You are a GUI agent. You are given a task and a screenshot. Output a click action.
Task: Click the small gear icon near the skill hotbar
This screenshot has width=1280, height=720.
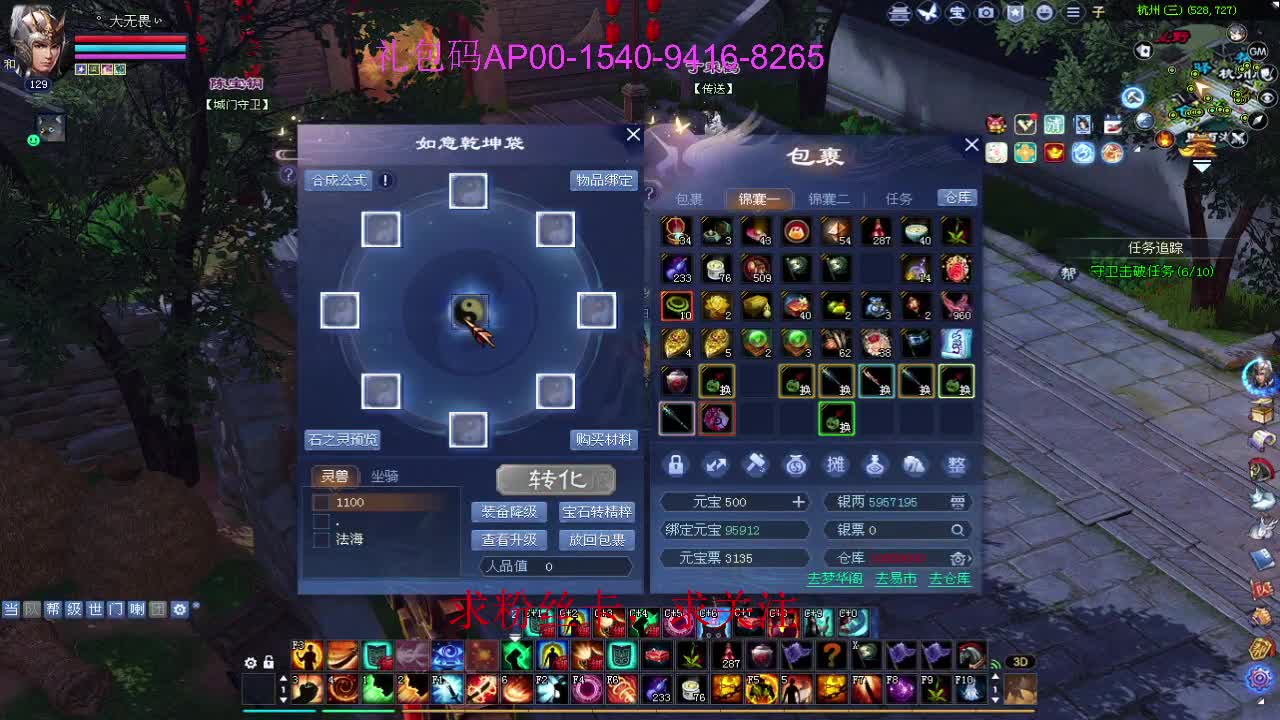point(250,663)
